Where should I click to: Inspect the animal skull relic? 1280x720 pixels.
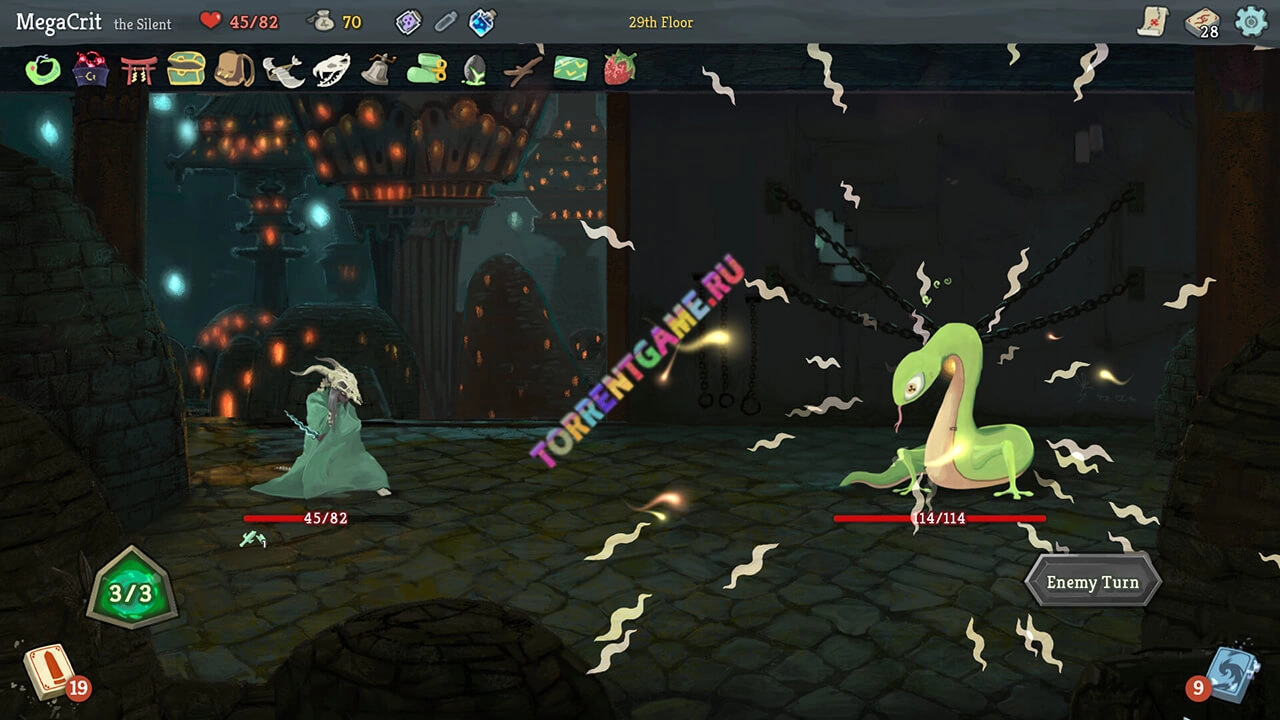pos(331,70)
